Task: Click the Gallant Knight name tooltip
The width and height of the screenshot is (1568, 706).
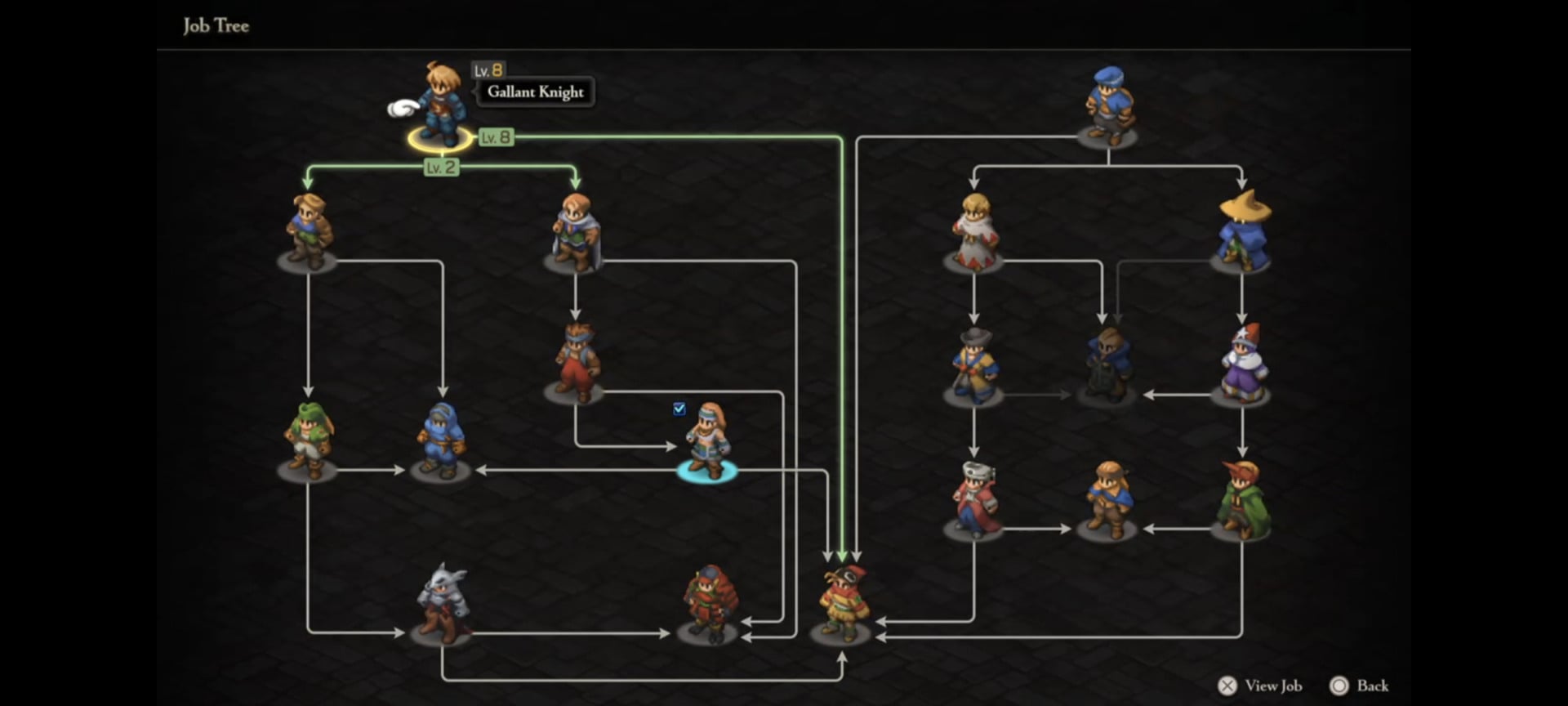Action: tap(533, 92)
